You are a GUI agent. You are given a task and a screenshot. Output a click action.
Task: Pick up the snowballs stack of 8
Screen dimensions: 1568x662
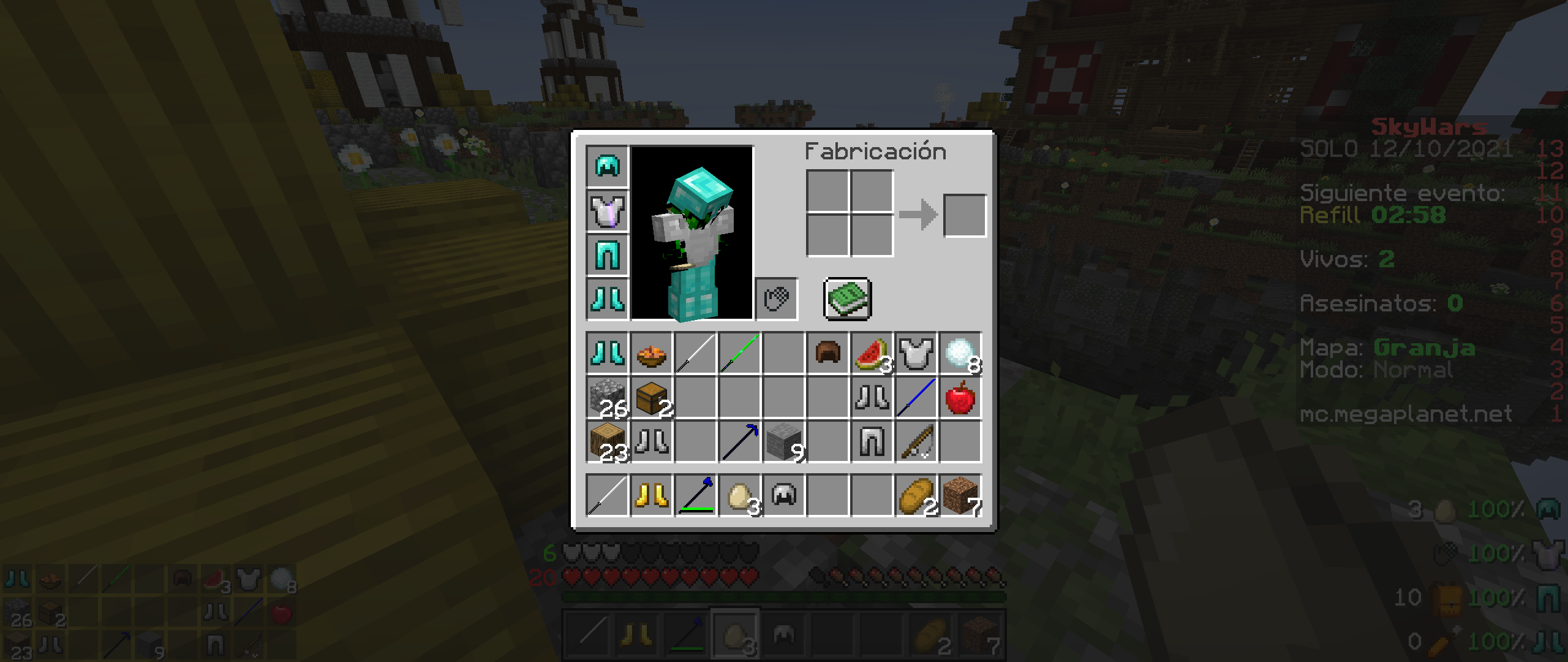point(959,352)
